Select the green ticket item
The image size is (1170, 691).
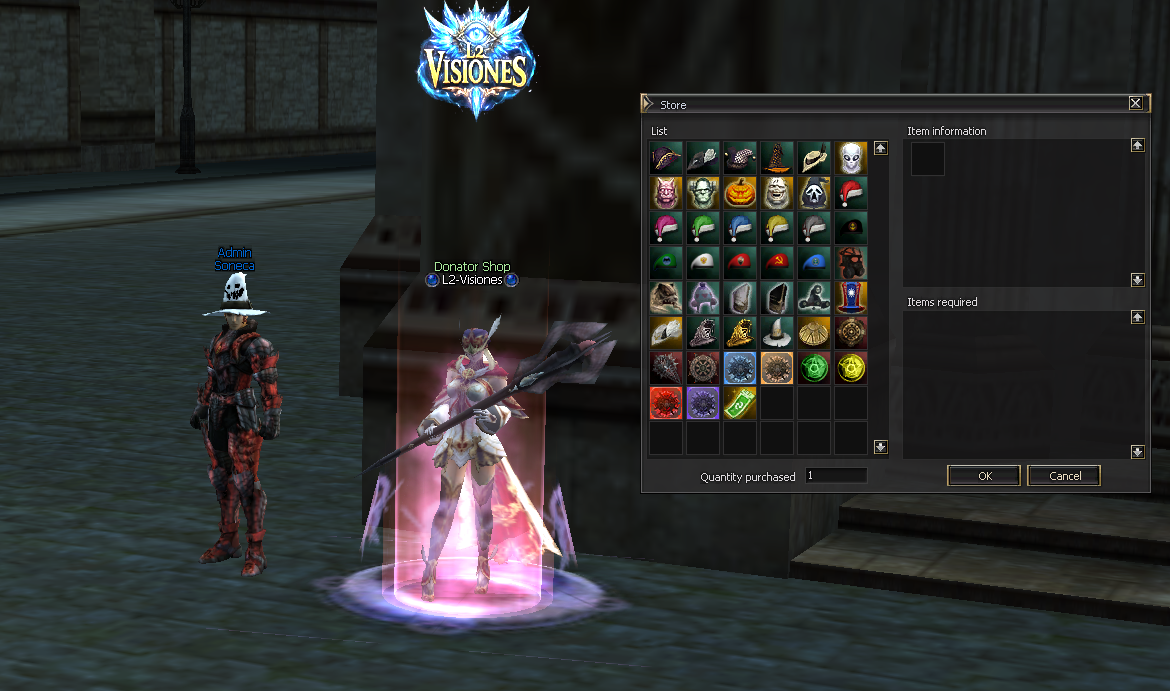click(x=740, y=404)
